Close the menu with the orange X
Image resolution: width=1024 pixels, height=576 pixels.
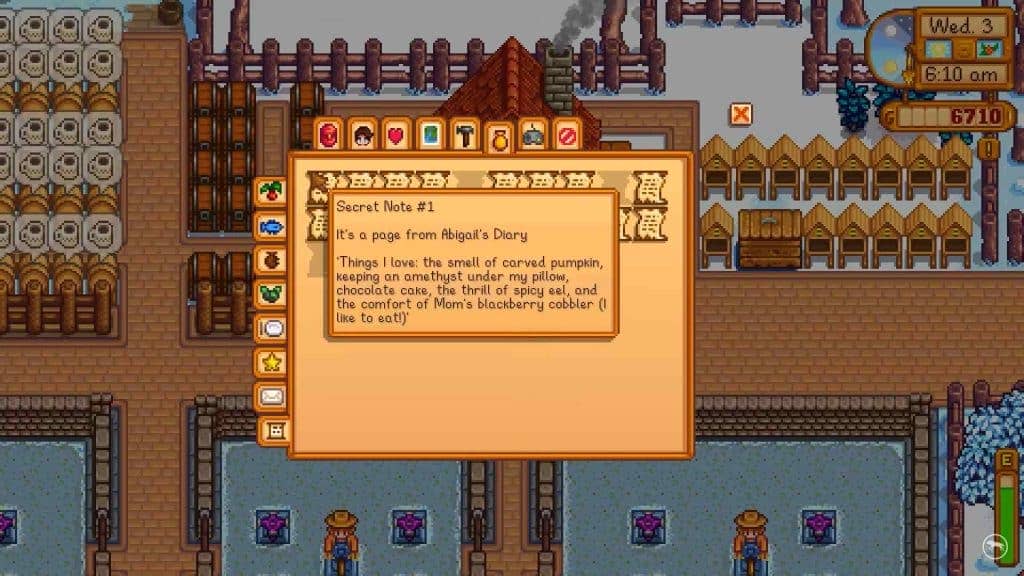tap(741, 114)
